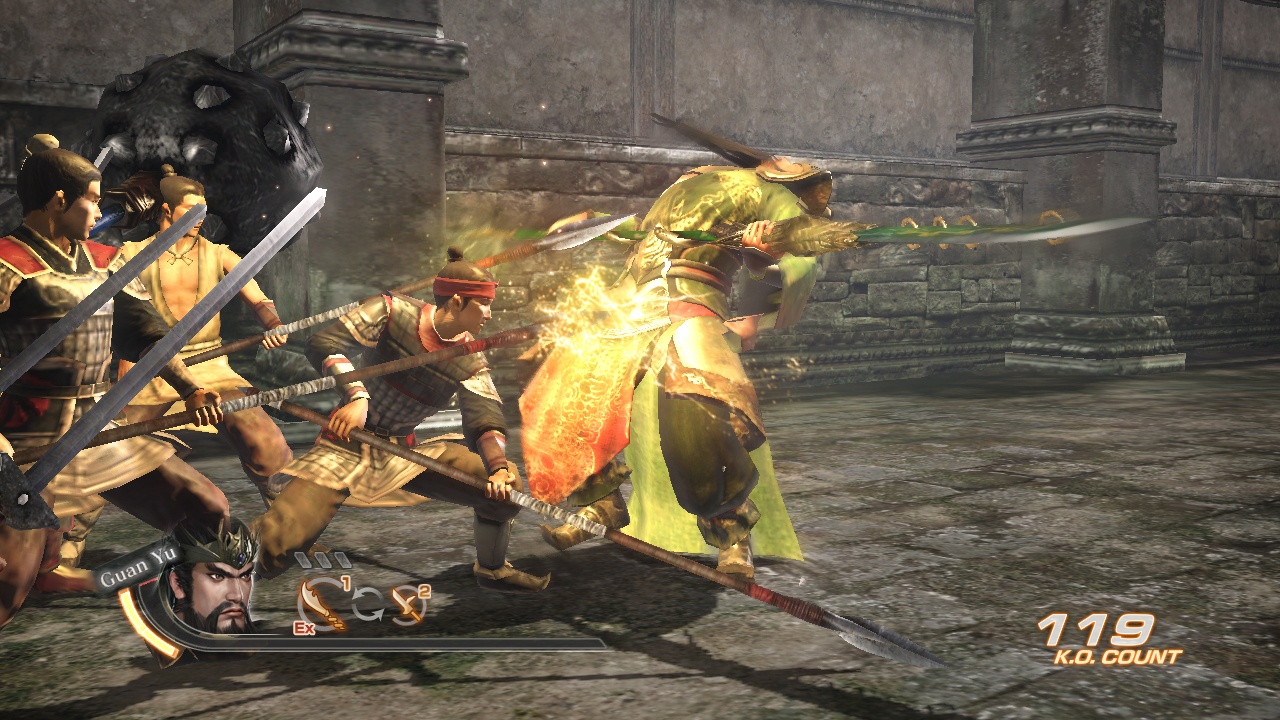Click the first Musou gauge bar

305,559
